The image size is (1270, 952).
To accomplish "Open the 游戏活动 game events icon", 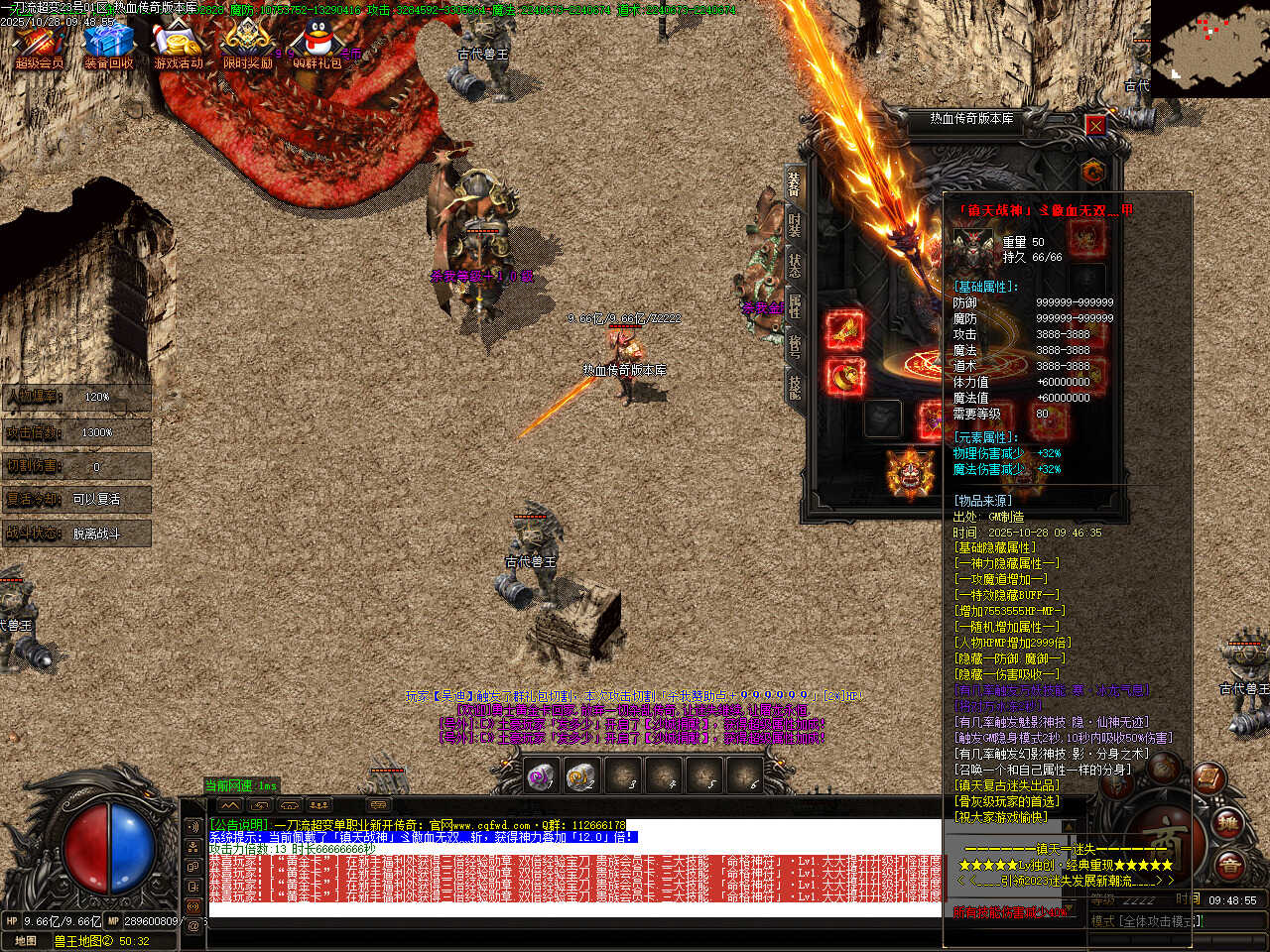I will tap(179, 45).
